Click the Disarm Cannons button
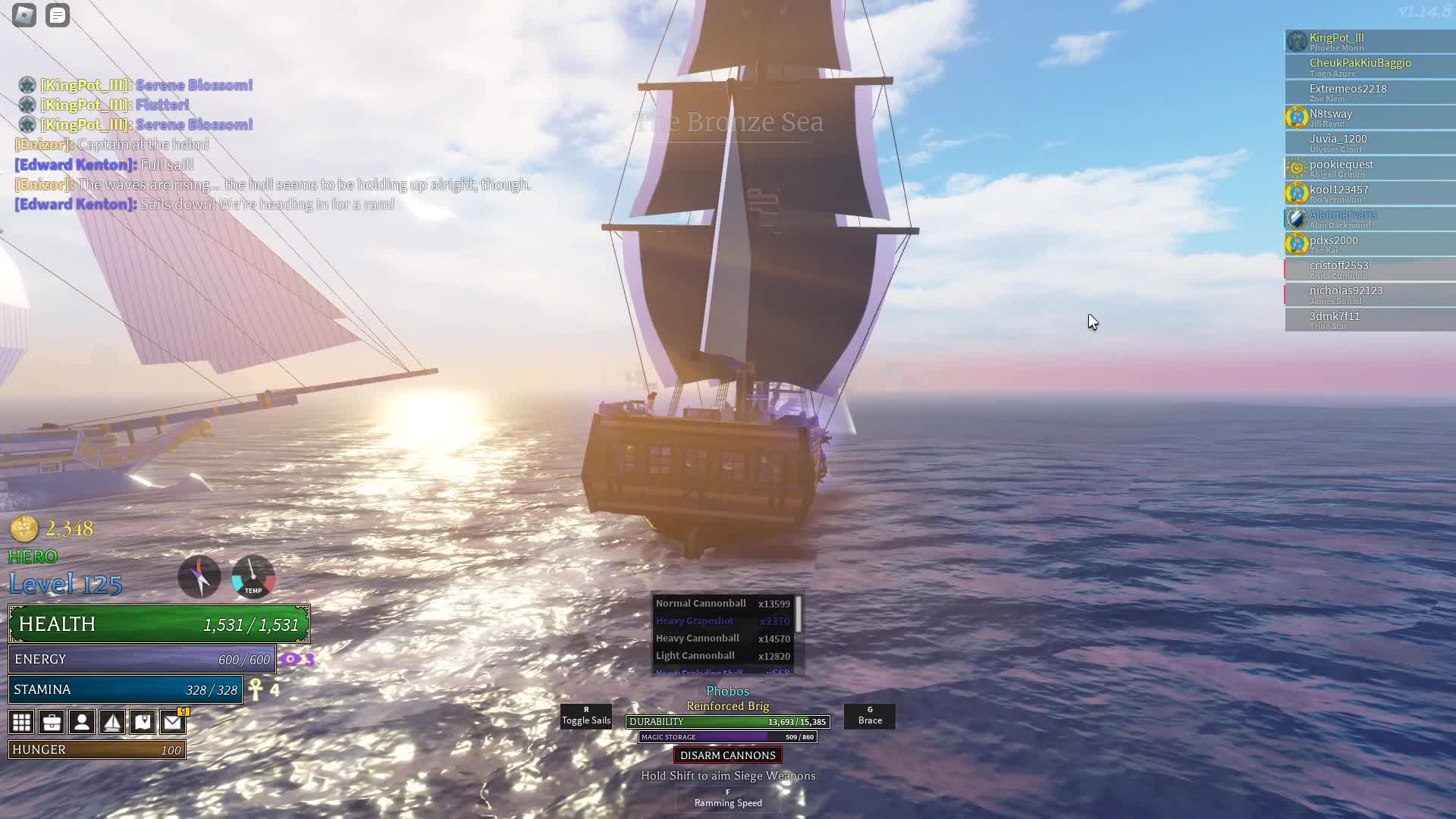1456x819 pixels. [x=727, y=755]
